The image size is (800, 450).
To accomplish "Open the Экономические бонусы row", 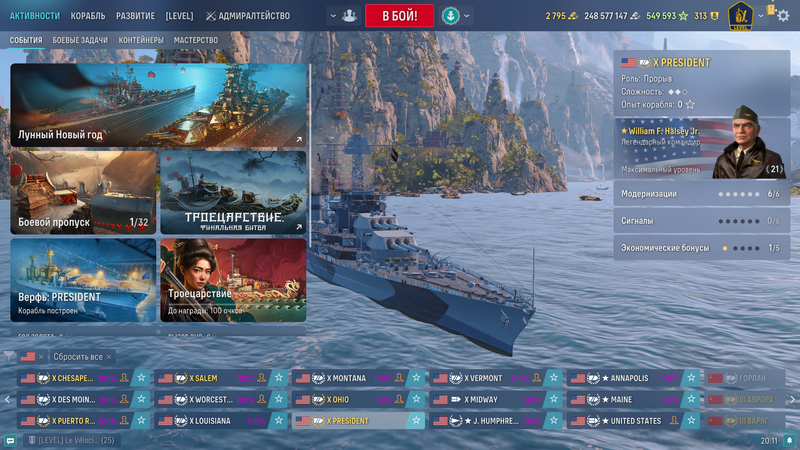I will click(x=701, y=247).
